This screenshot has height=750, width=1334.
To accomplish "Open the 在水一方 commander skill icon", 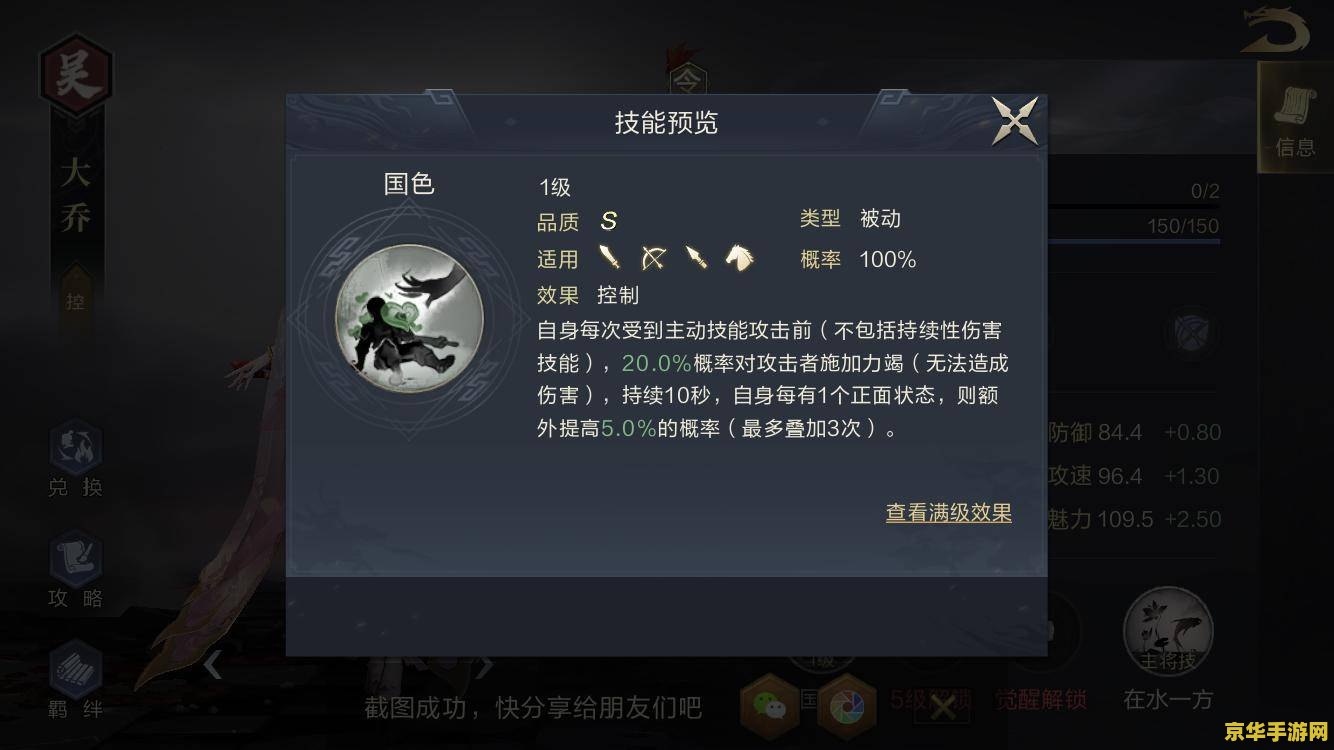I will 1167,628.
